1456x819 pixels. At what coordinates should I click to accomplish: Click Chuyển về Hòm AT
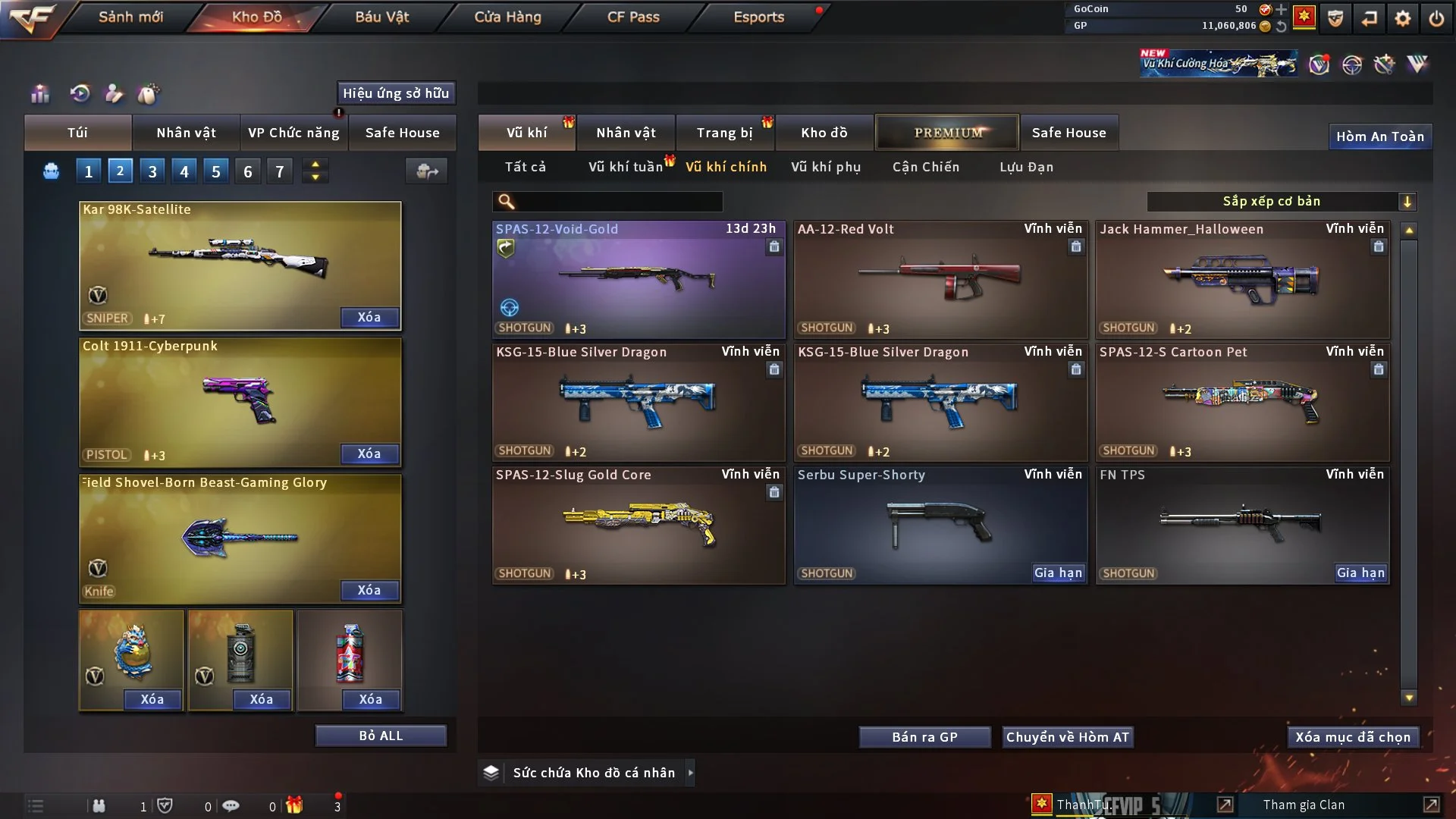[1067, 737]
